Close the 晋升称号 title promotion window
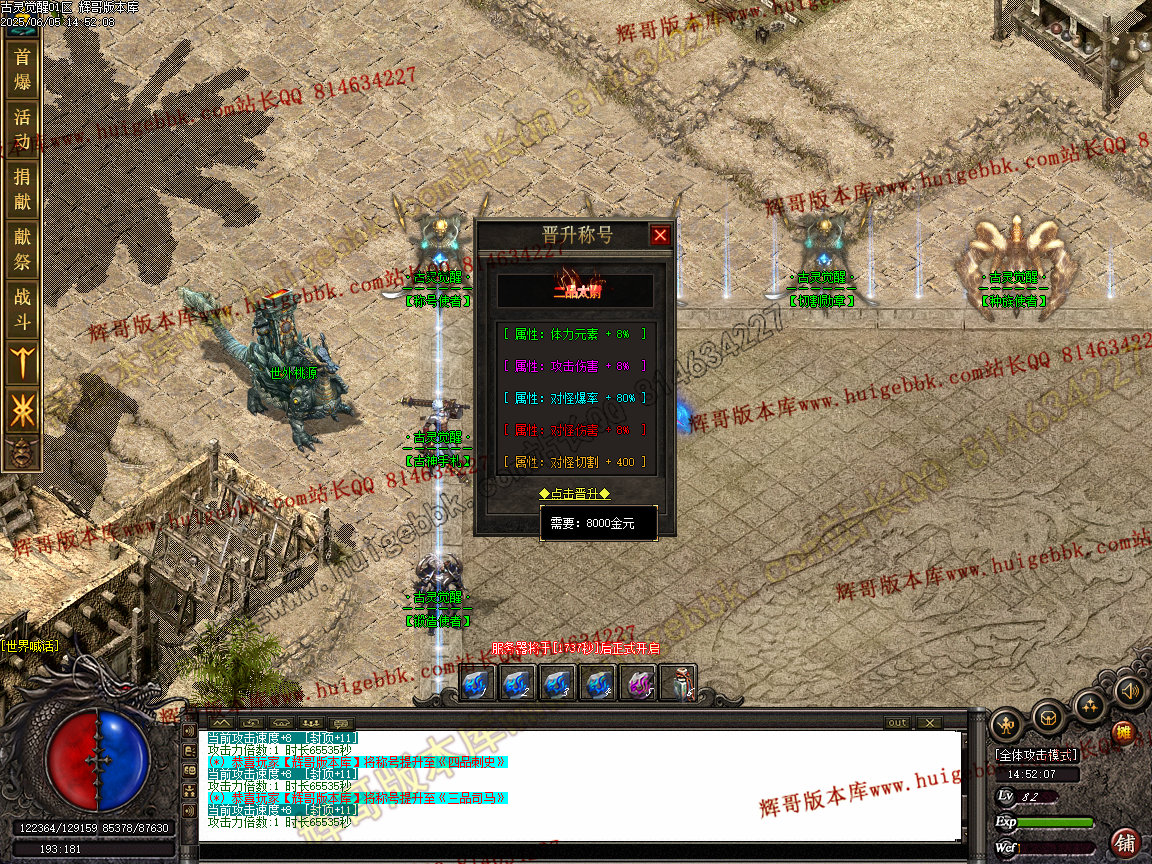Viewport: 1152px width, 864px height. pyautogui.click(x=660, y=235)
